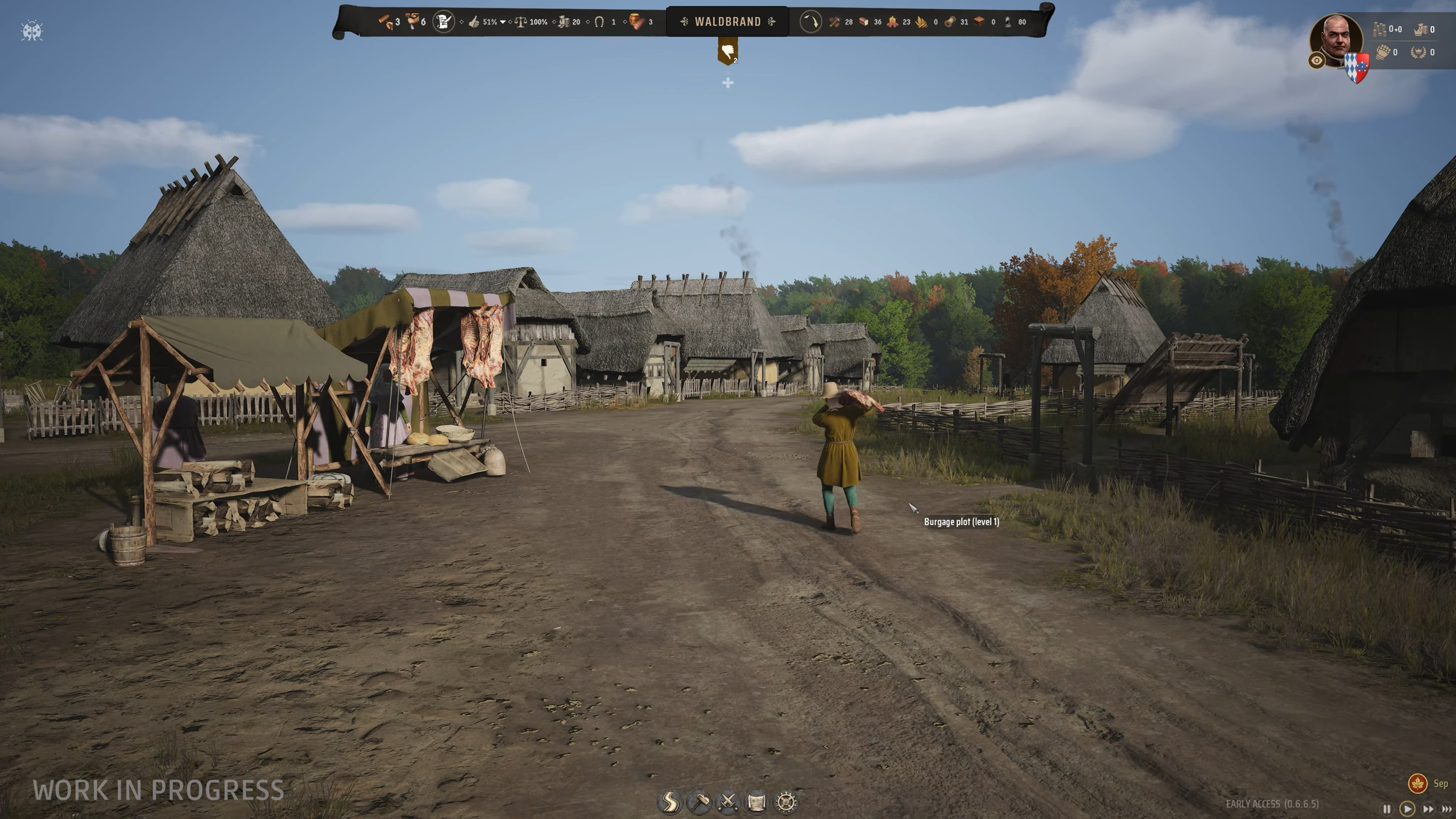
Task: Click the blue and red coat of arms
Action: [1356, 68]
